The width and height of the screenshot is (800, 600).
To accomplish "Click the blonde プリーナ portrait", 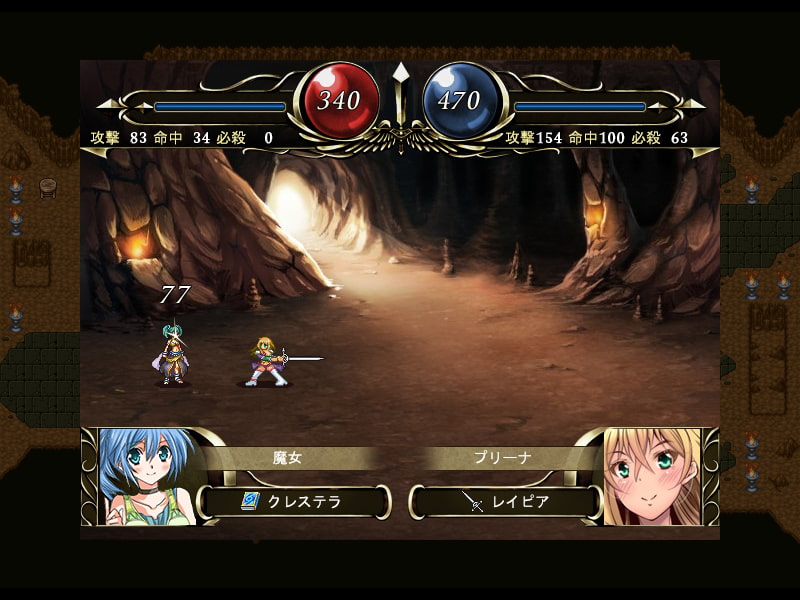I will coord(652,476).
